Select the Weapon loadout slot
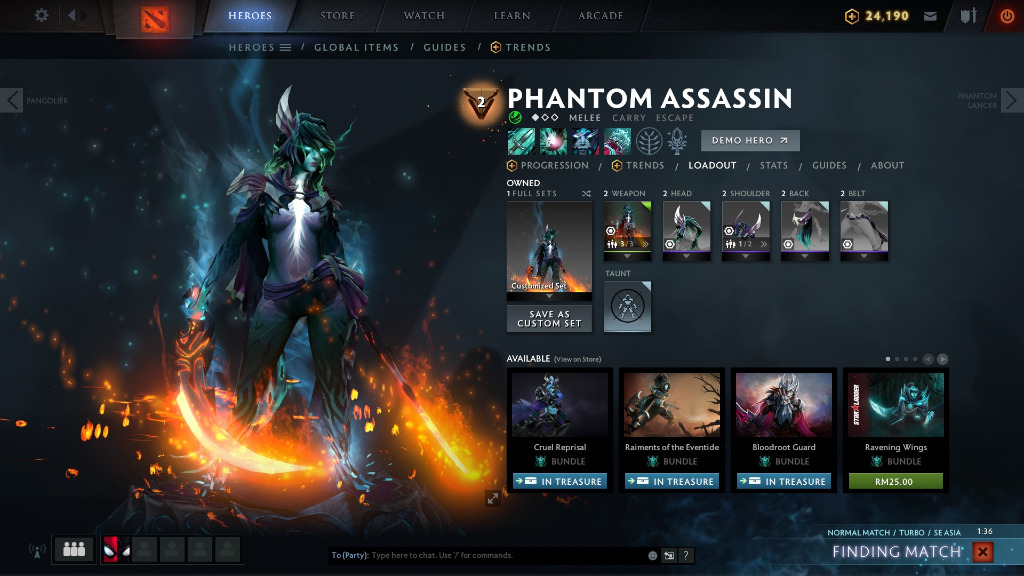This screenshot has width=1024, height=576. pyautogui.click(x=627, y=229)
